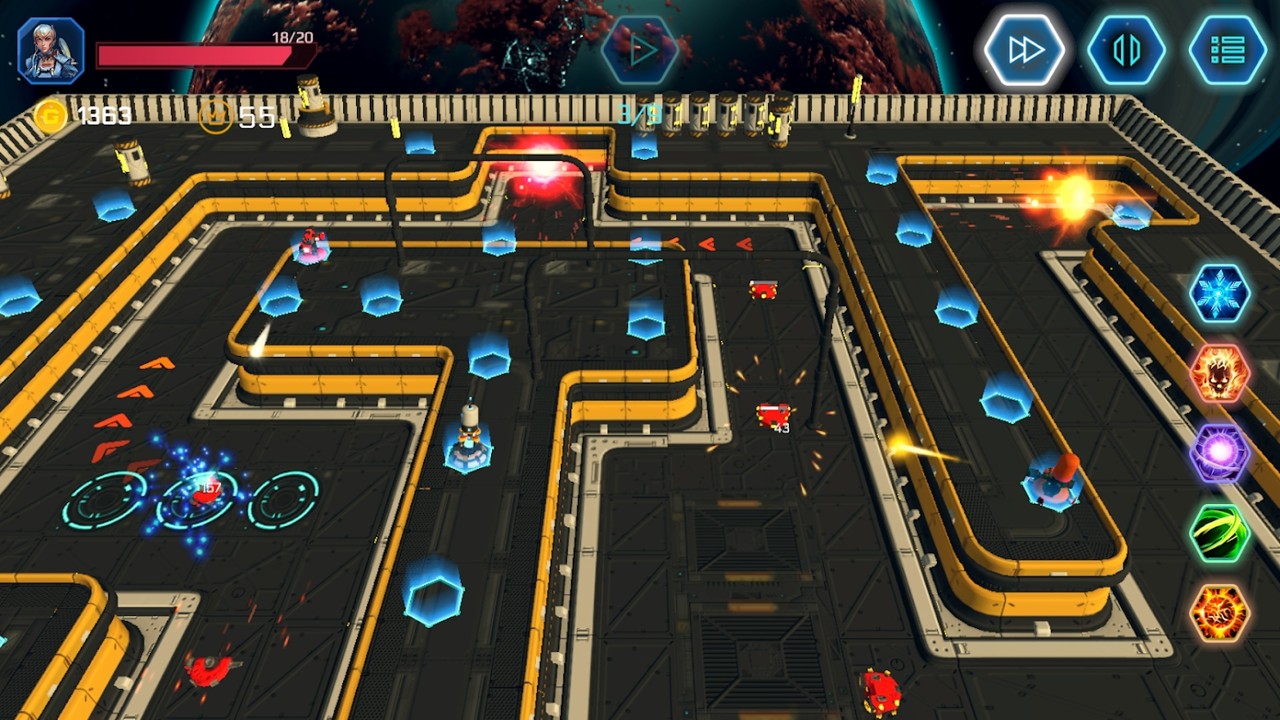The height and width of the screenshot is (720, 1280).
Task: Pause the game with the hexagon pause button
Action: pyautogui.click(x=1126, y=50)
